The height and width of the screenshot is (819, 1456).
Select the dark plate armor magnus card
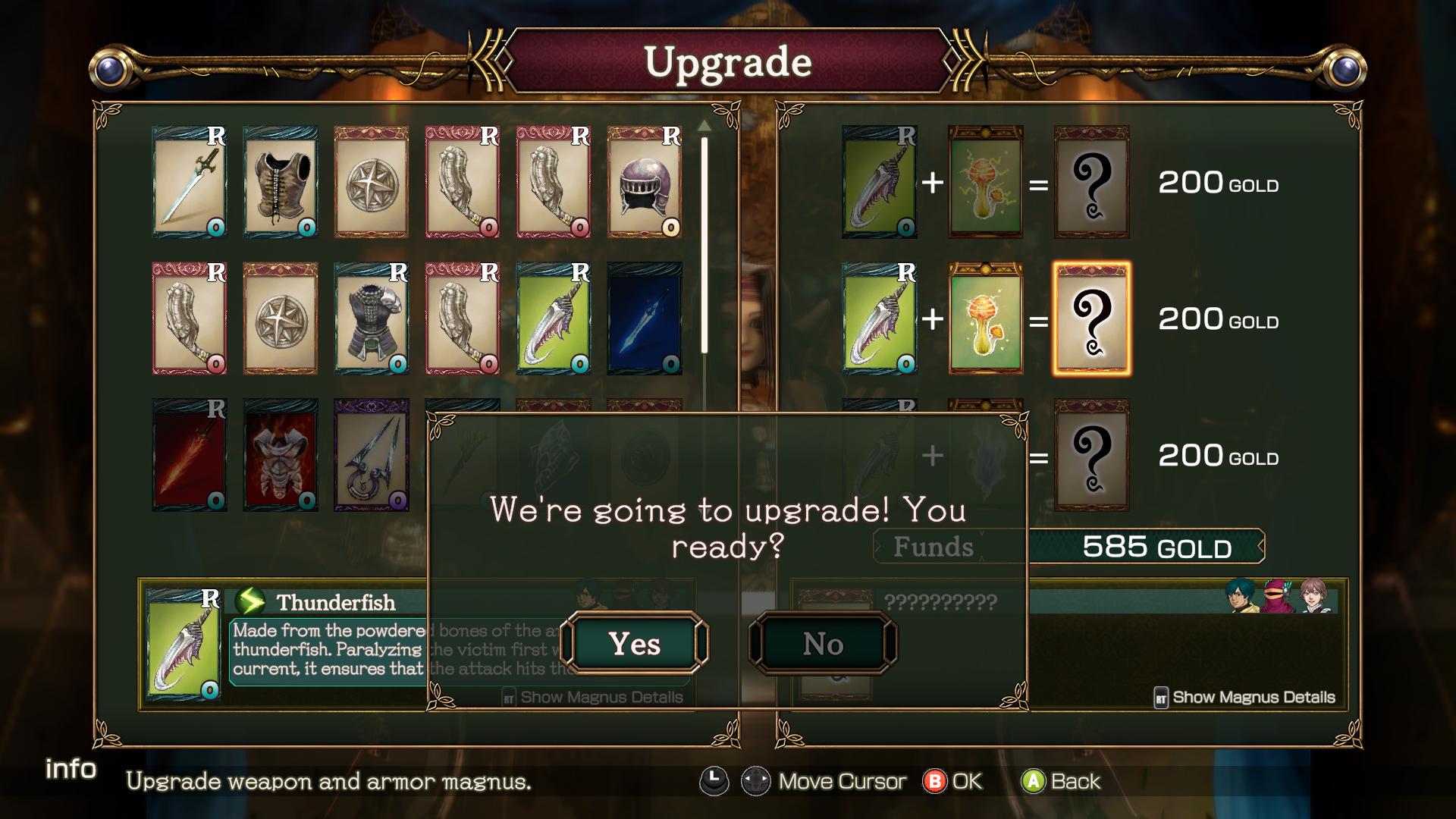[x=372, y=318]
